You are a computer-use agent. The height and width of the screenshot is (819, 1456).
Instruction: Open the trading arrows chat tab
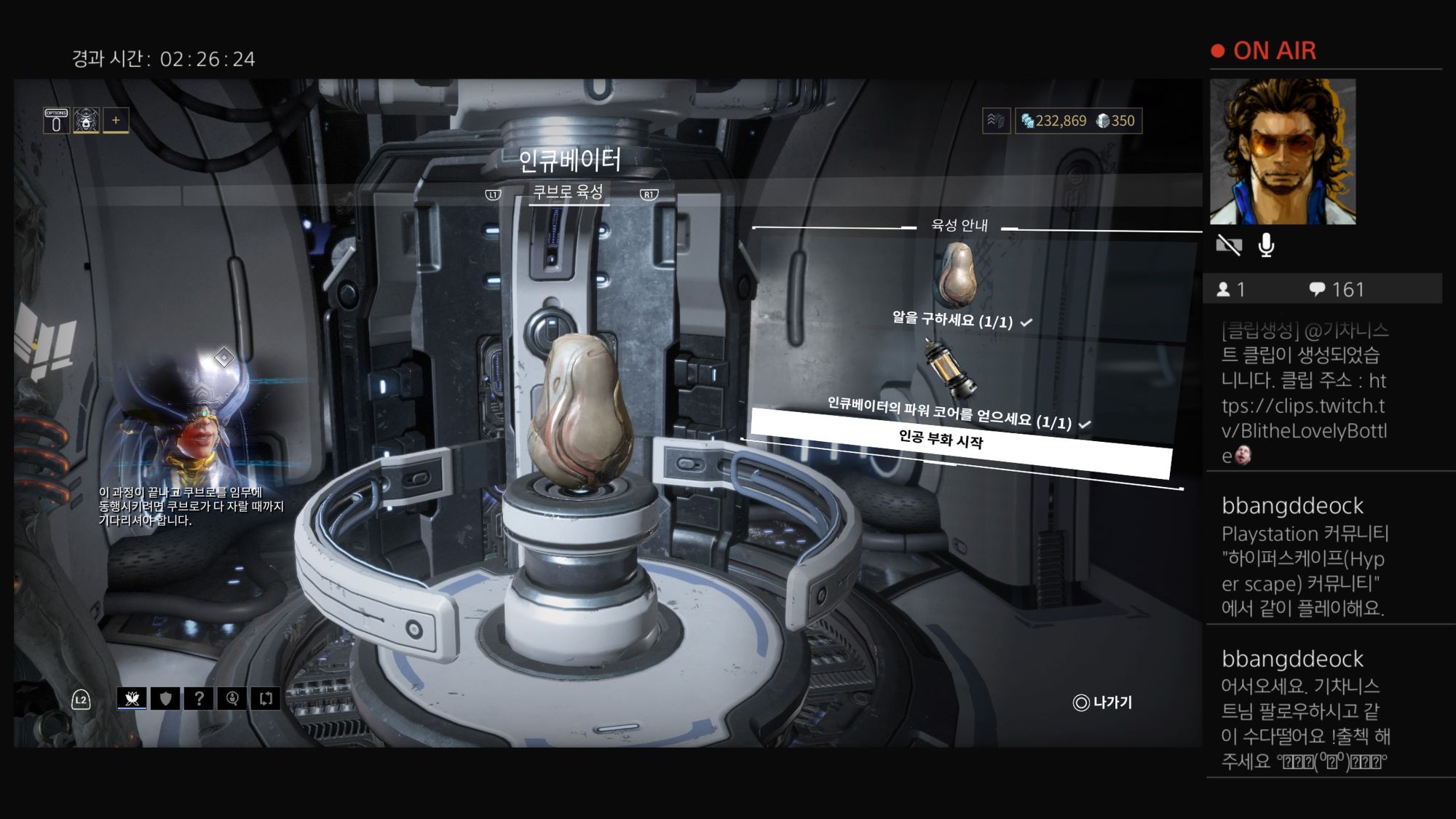coord(266,699)
